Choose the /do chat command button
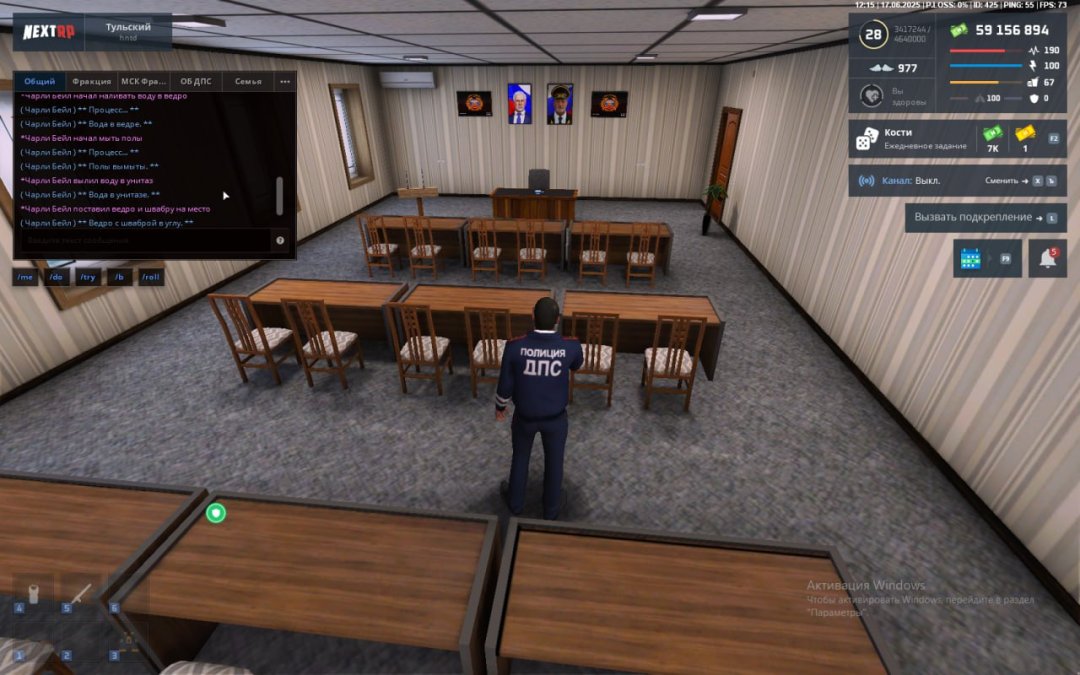The image size is (1080, 675). [57, 277]
